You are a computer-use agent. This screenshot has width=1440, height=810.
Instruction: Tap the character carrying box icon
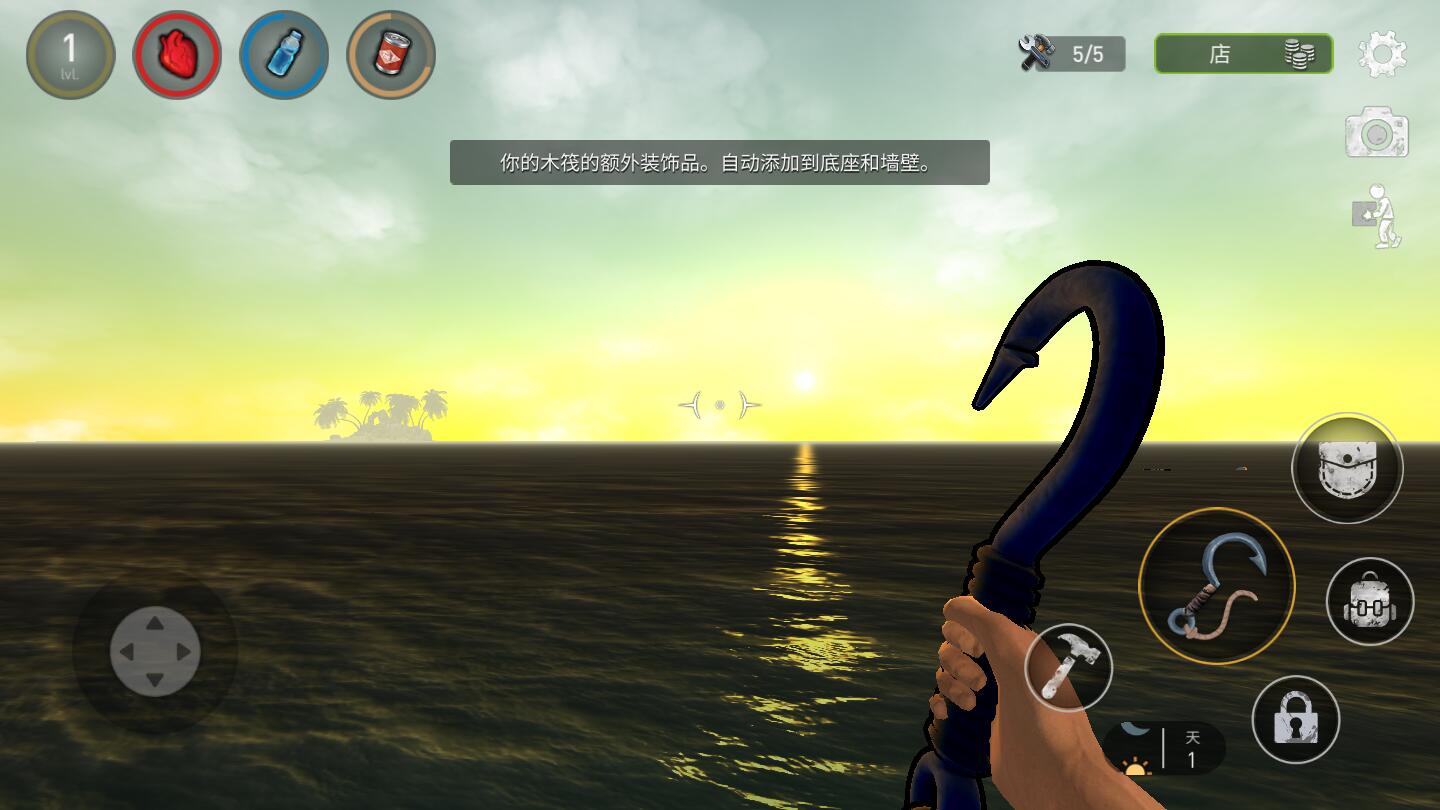tap(1378, 216)
